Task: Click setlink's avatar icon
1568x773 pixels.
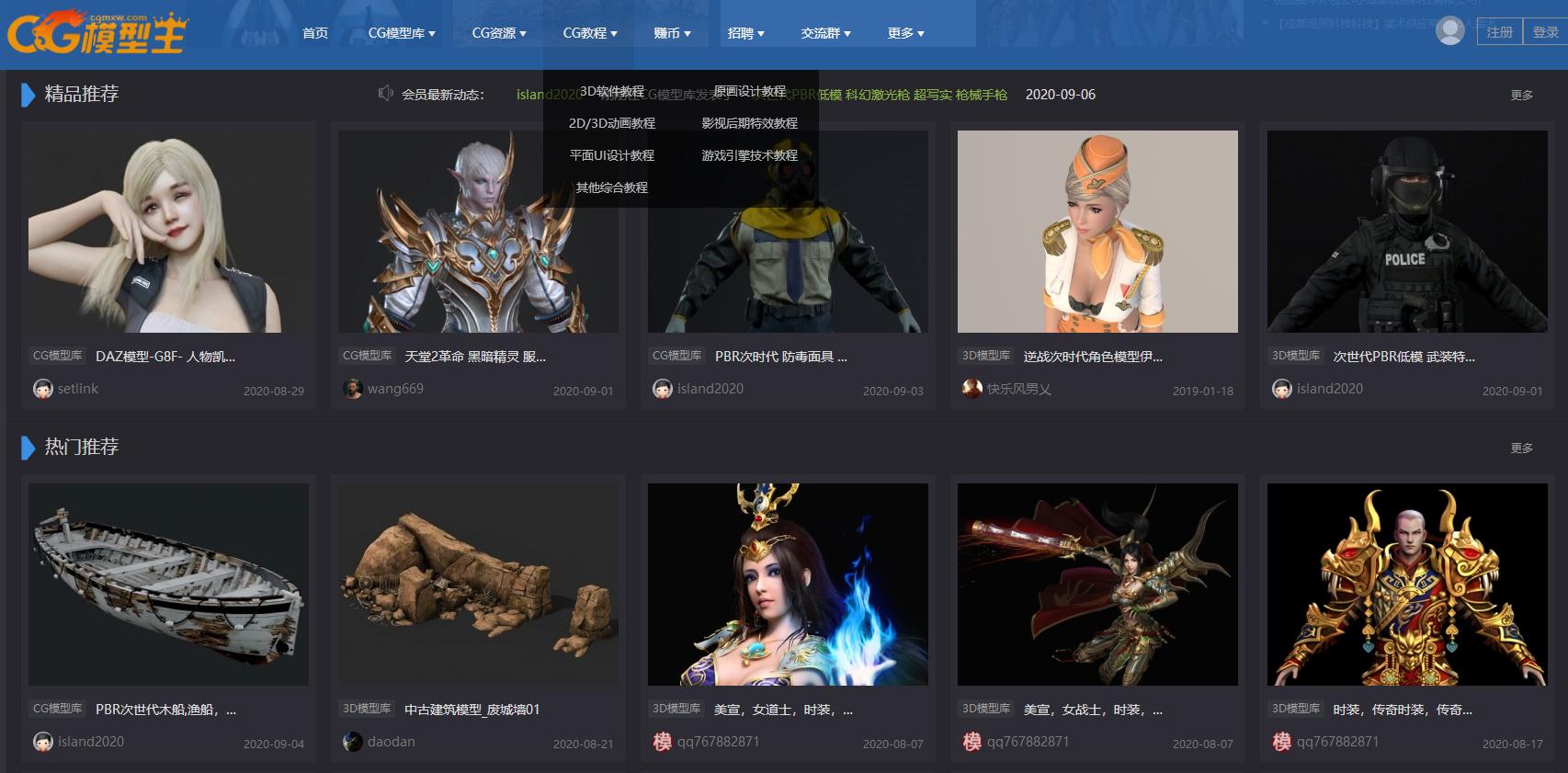Action: tap(41, 388)
